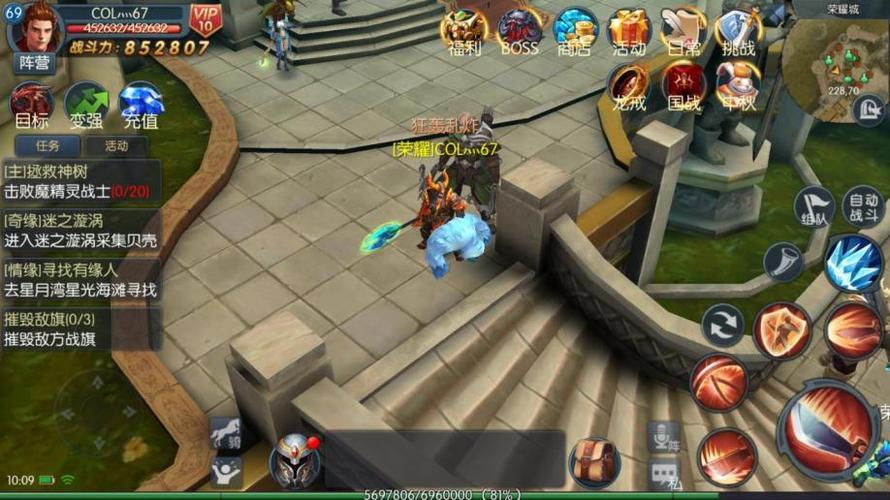
Task: Open the BOSS menu
Action: pos(520,31)
